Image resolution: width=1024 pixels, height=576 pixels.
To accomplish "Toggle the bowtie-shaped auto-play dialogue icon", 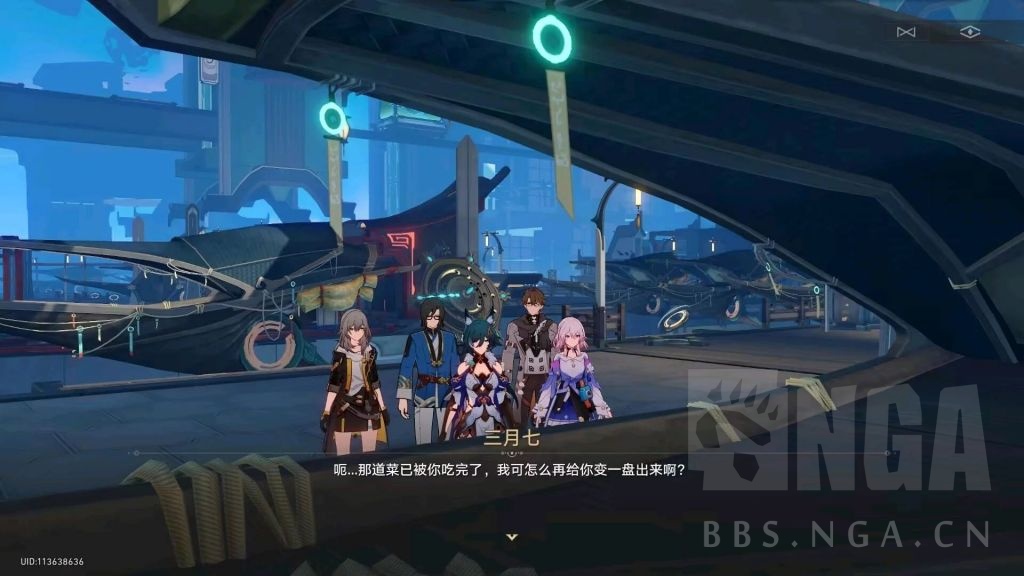I will click(x=906, y=32).
